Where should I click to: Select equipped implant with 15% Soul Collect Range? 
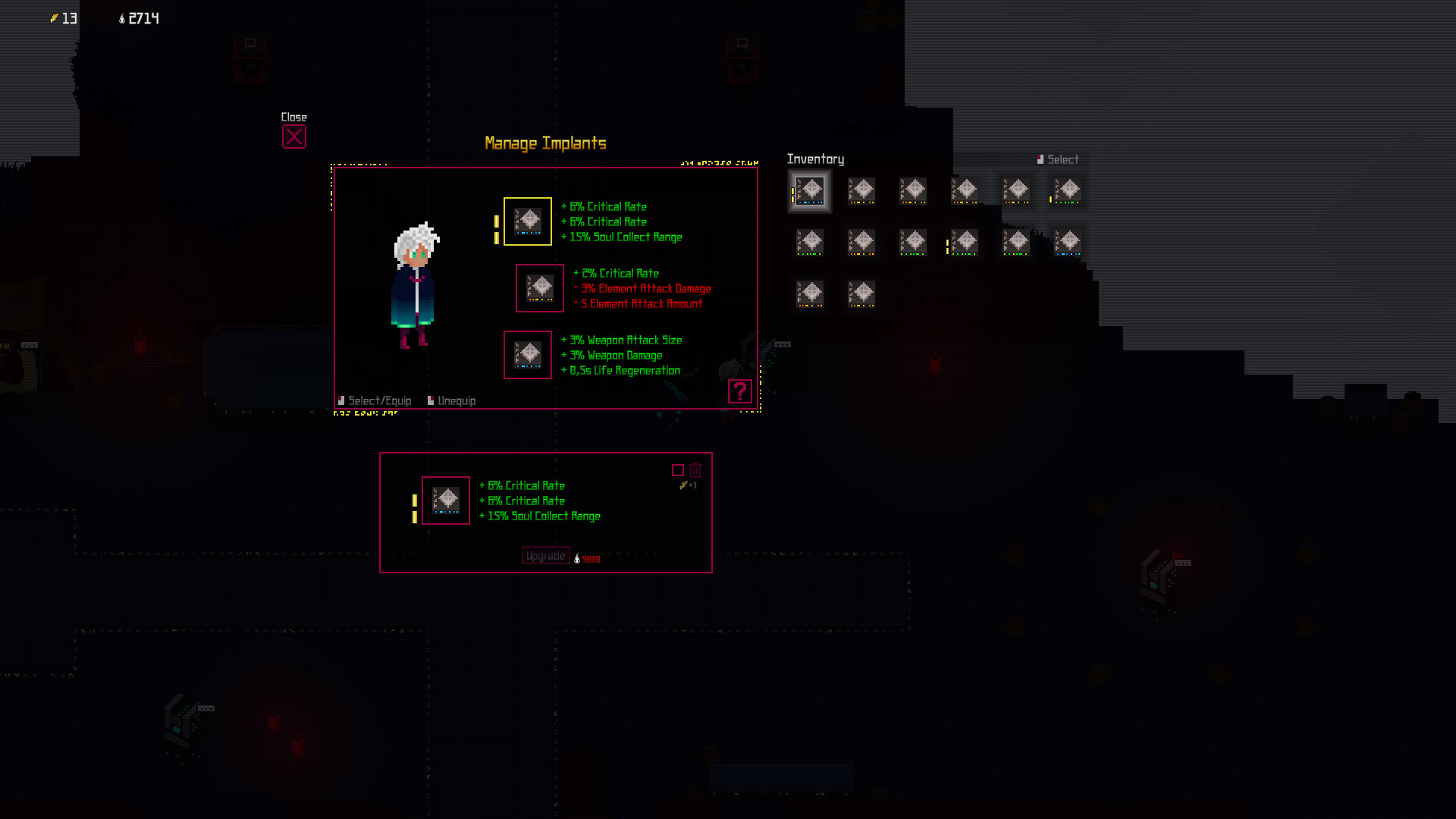coord(529,221)
